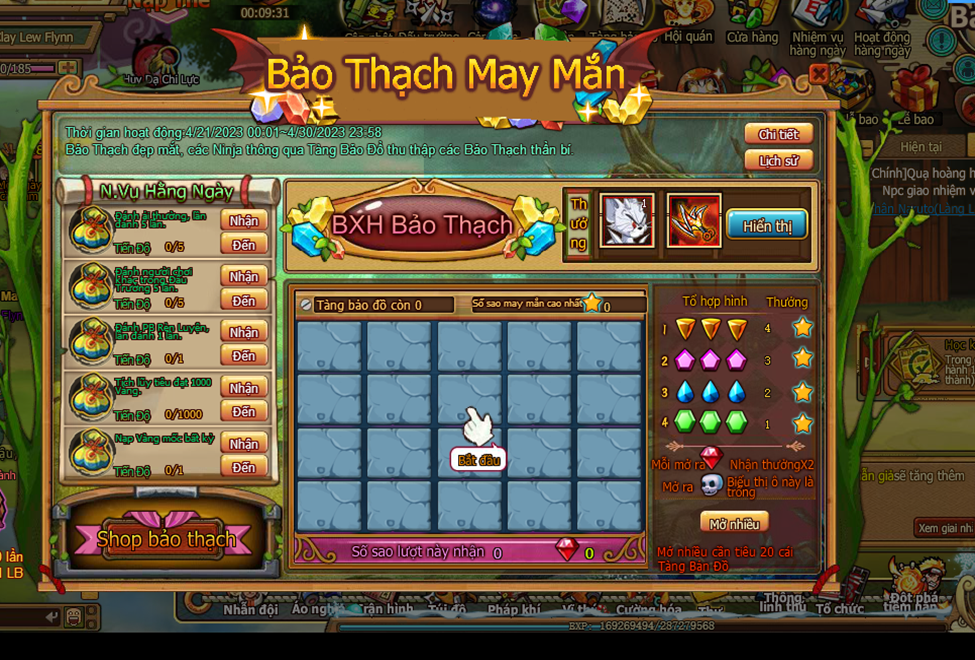Claim reward for Đánh ải thường task
975x660 pixels.
coord(244,221)
